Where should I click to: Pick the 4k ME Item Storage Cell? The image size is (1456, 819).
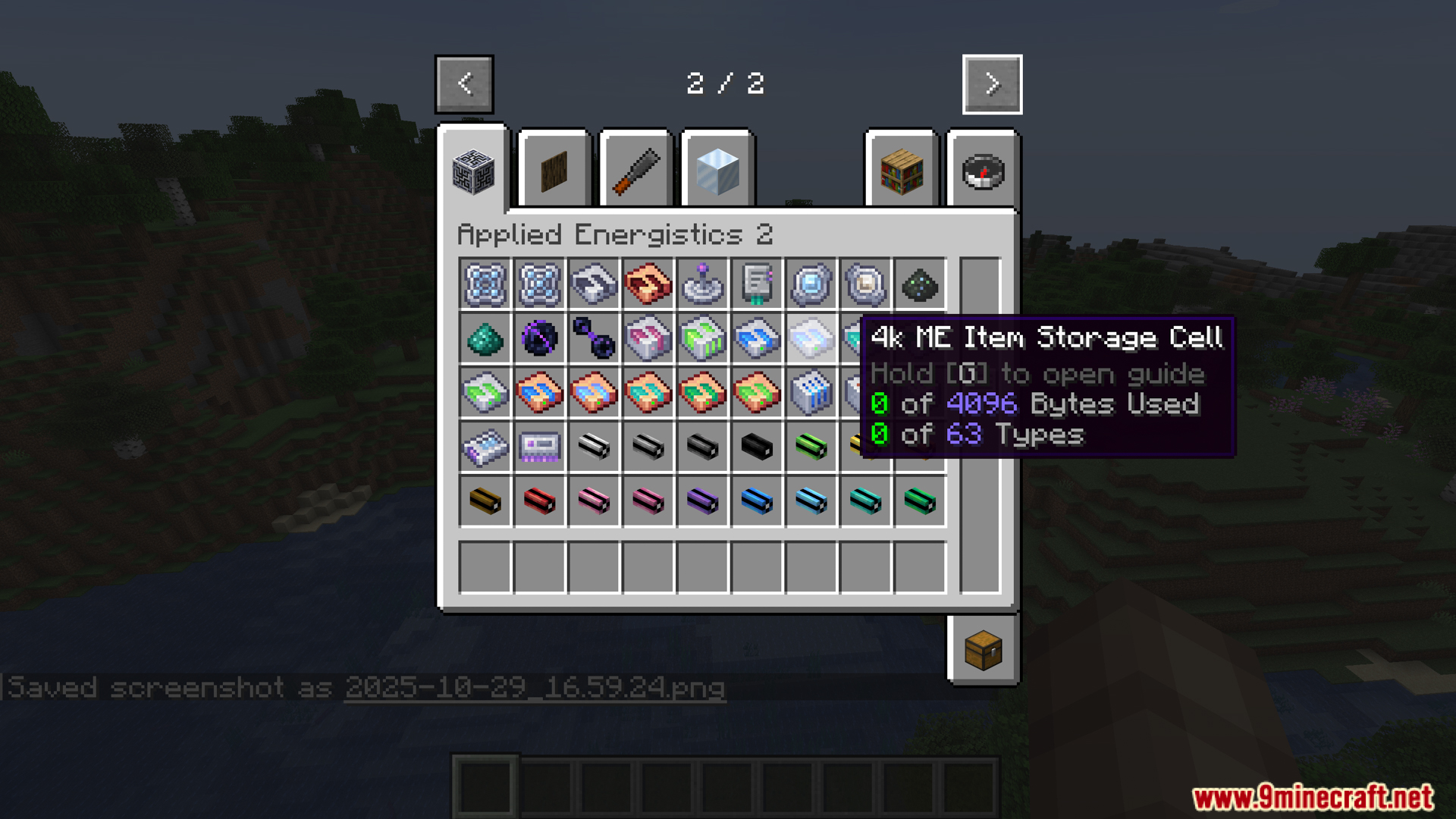click(x=811, y=338)
